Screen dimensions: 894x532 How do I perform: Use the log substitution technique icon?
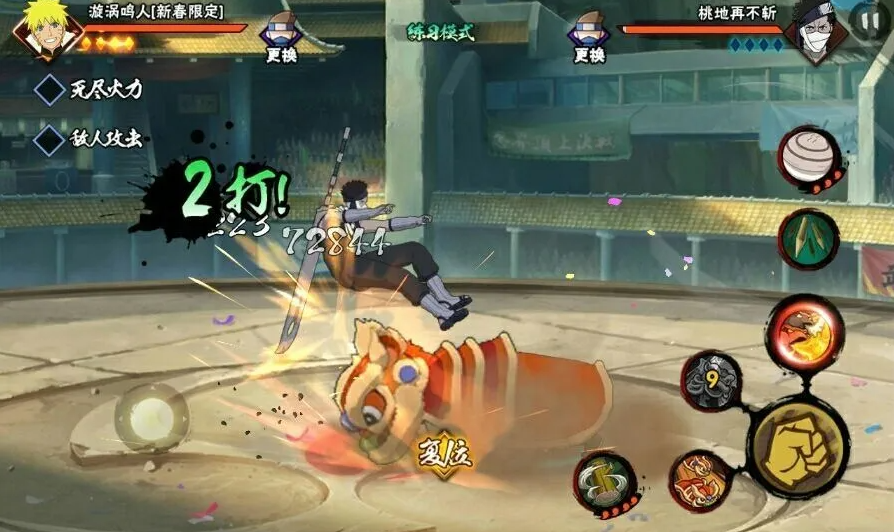[x=606, y=484]
